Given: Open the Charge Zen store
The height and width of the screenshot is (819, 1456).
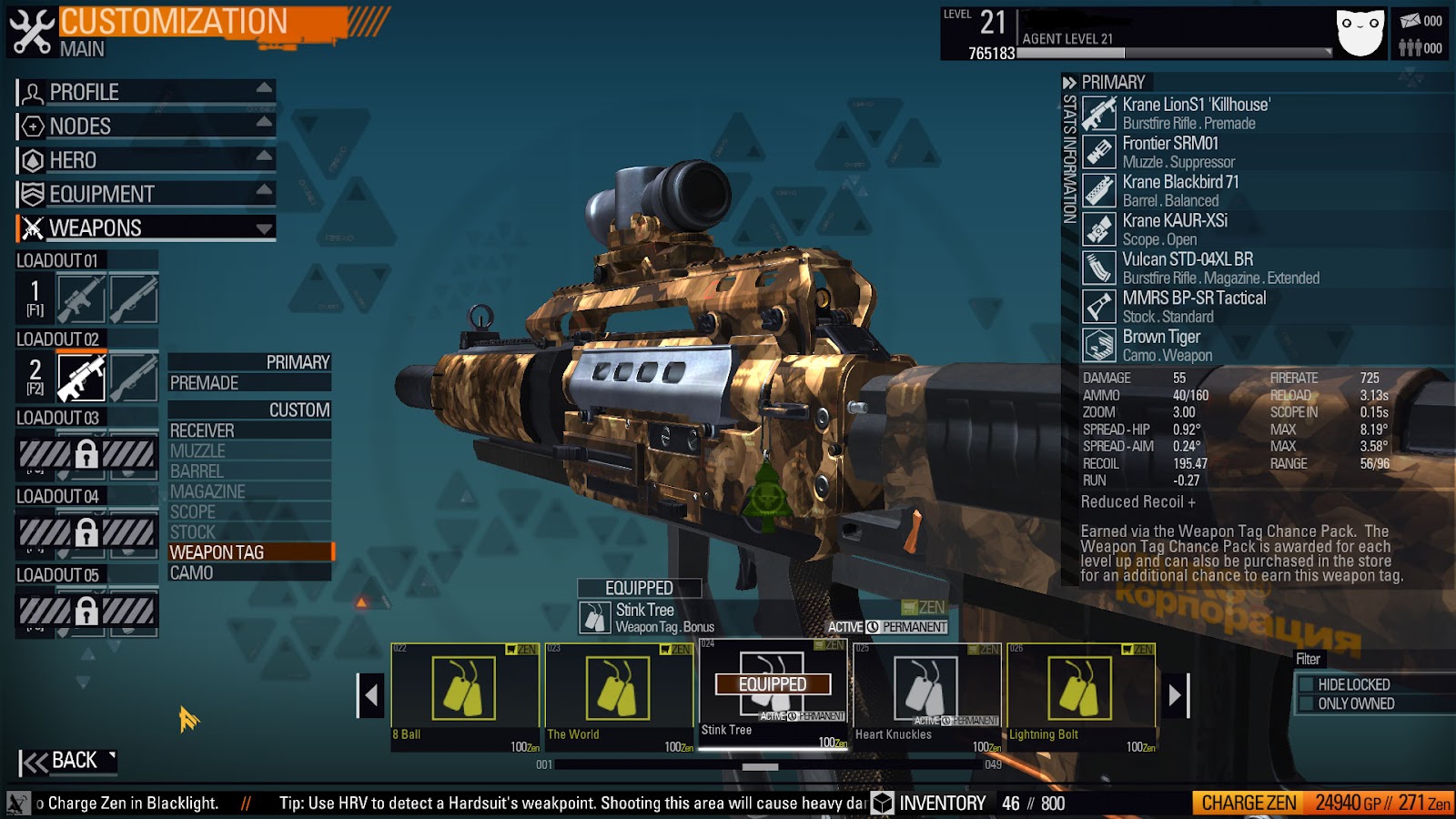Looking at the screenshot, I should pos(1249,803).
